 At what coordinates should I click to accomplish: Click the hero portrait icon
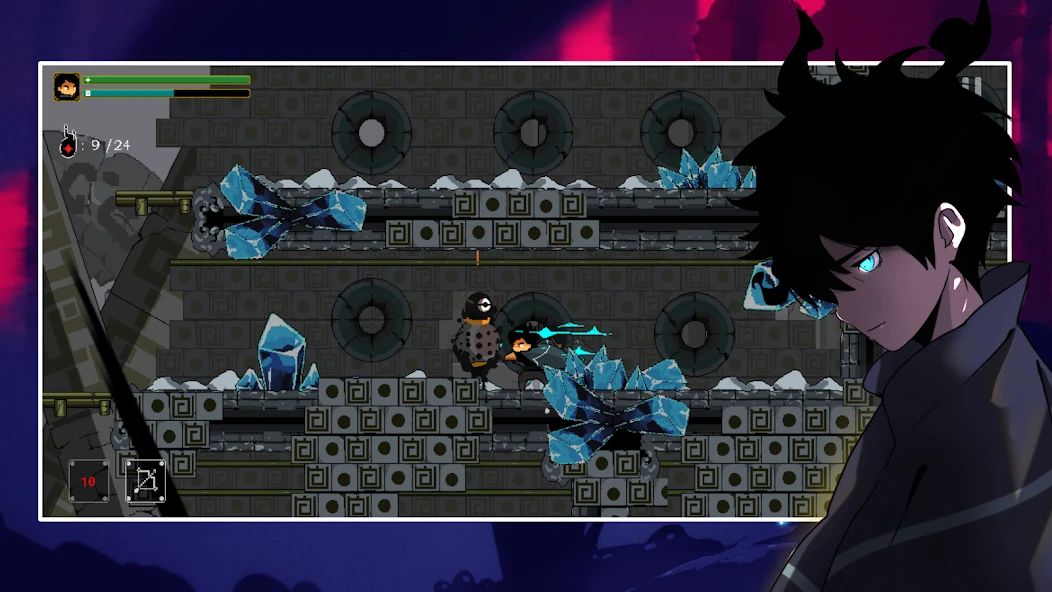coord(67,87)
